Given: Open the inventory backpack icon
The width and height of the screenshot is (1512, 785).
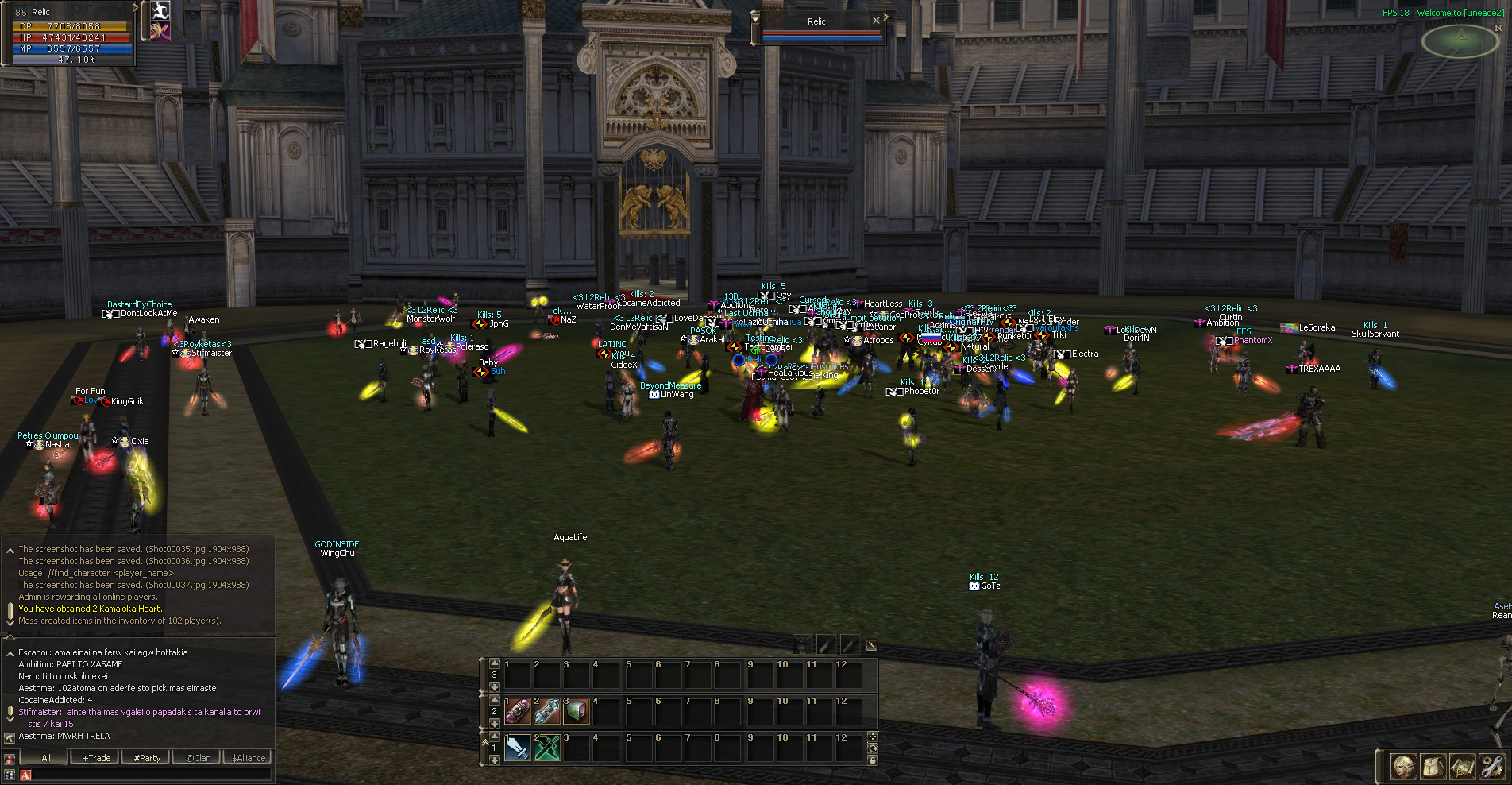Looking at the screenshot, I should click(1433, 767).
